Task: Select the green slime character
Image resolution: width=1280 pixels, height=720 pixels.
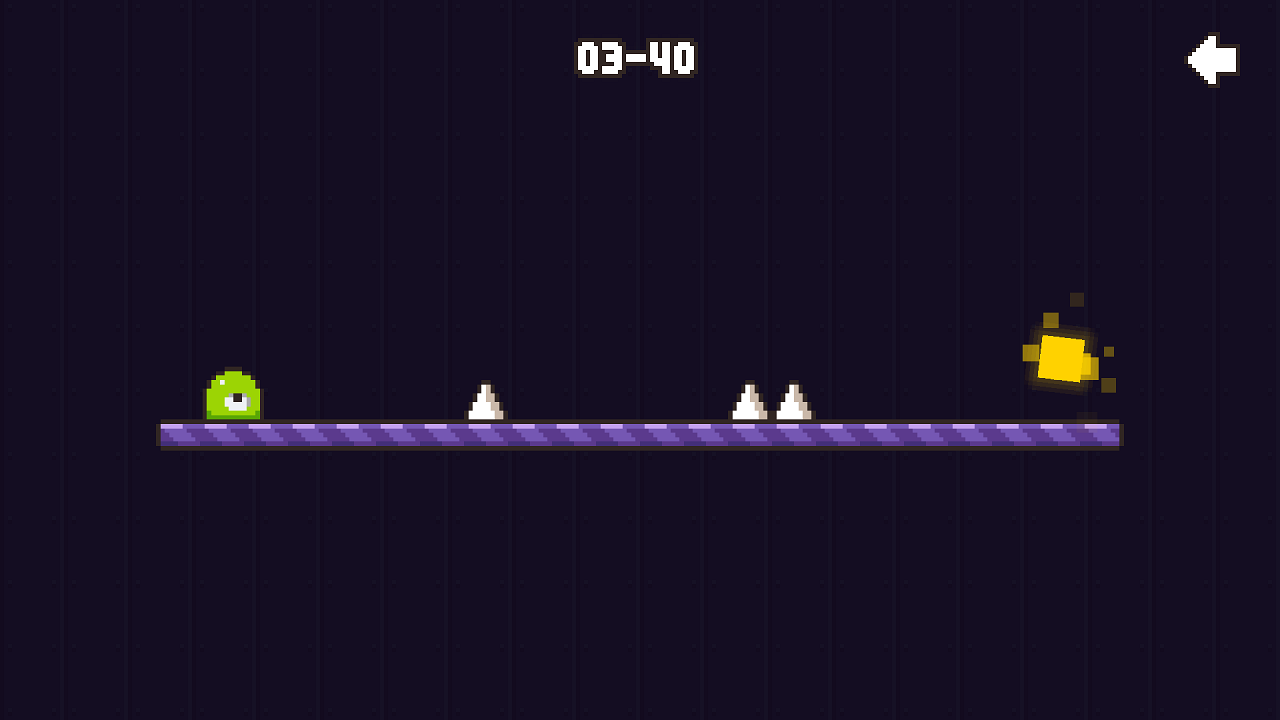Action: point(233,396)
